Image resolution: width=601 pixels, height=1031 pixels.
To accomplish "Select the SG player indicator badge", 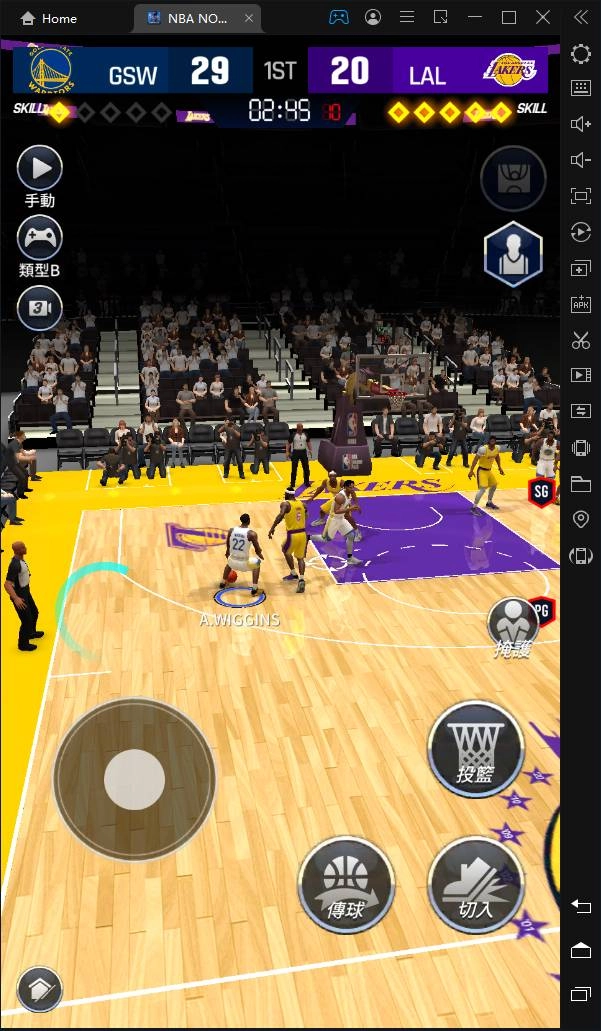I will 541,491.
